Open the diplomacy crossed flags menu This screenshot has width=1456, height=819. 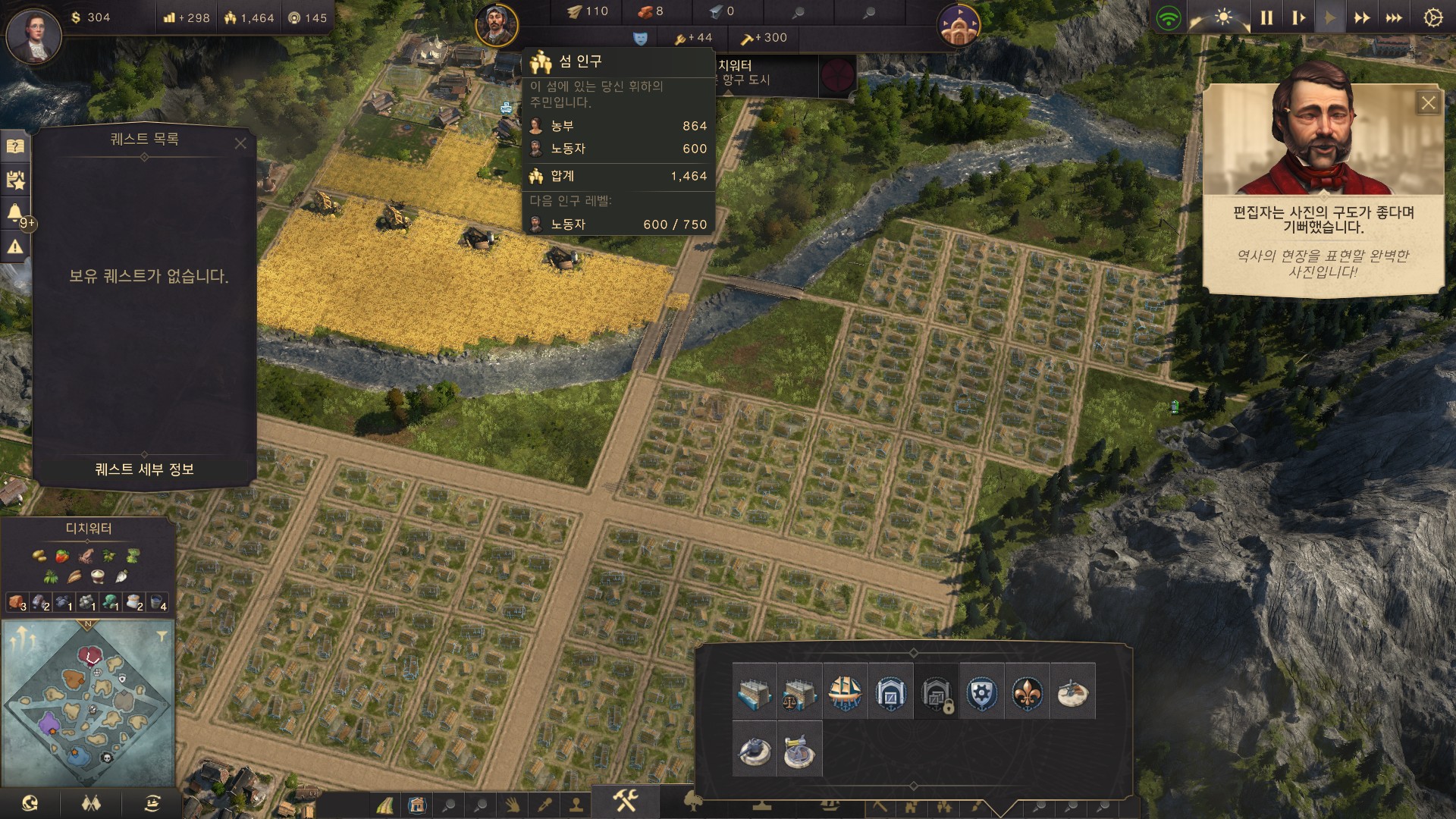click(91, 803)
